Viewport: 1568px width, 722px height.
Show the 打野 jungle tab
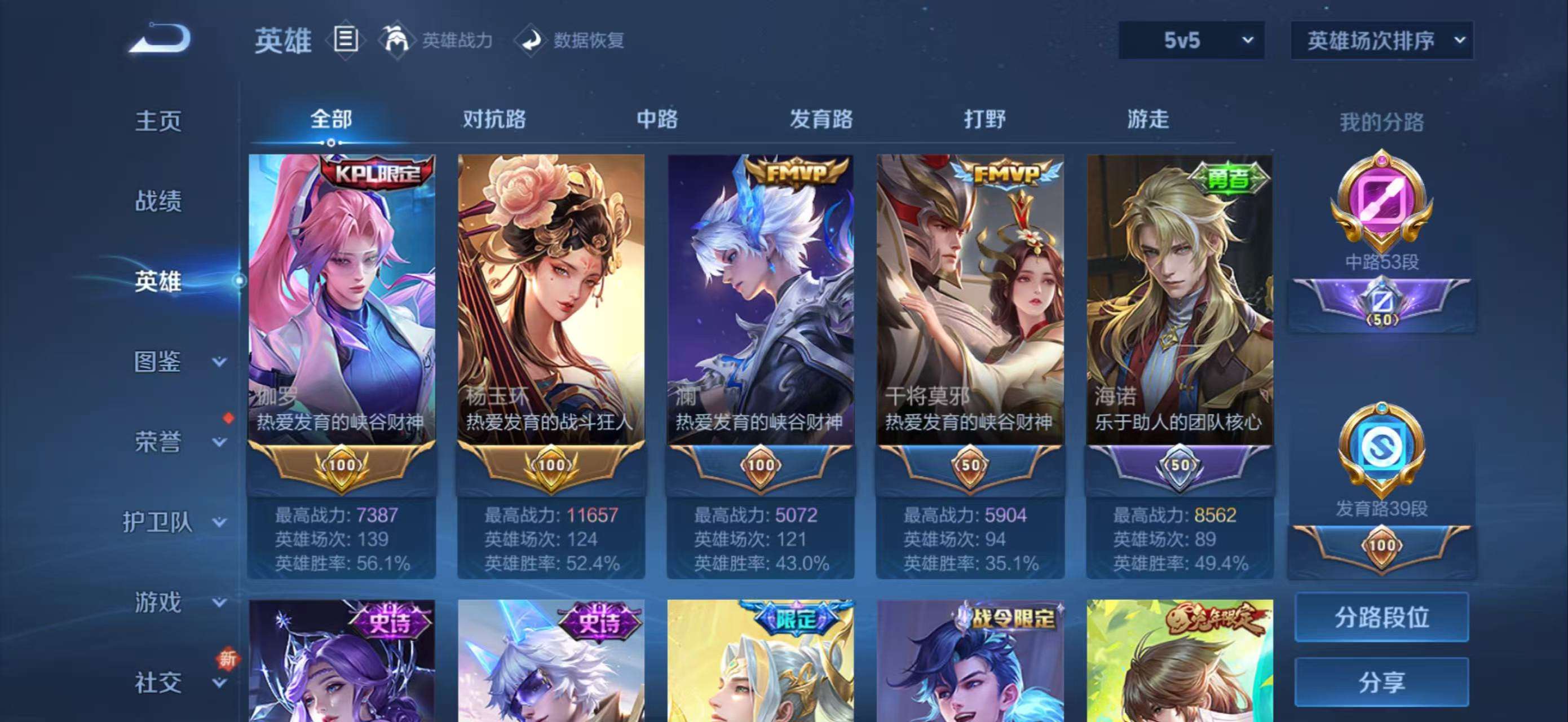[x=984, y=118]
